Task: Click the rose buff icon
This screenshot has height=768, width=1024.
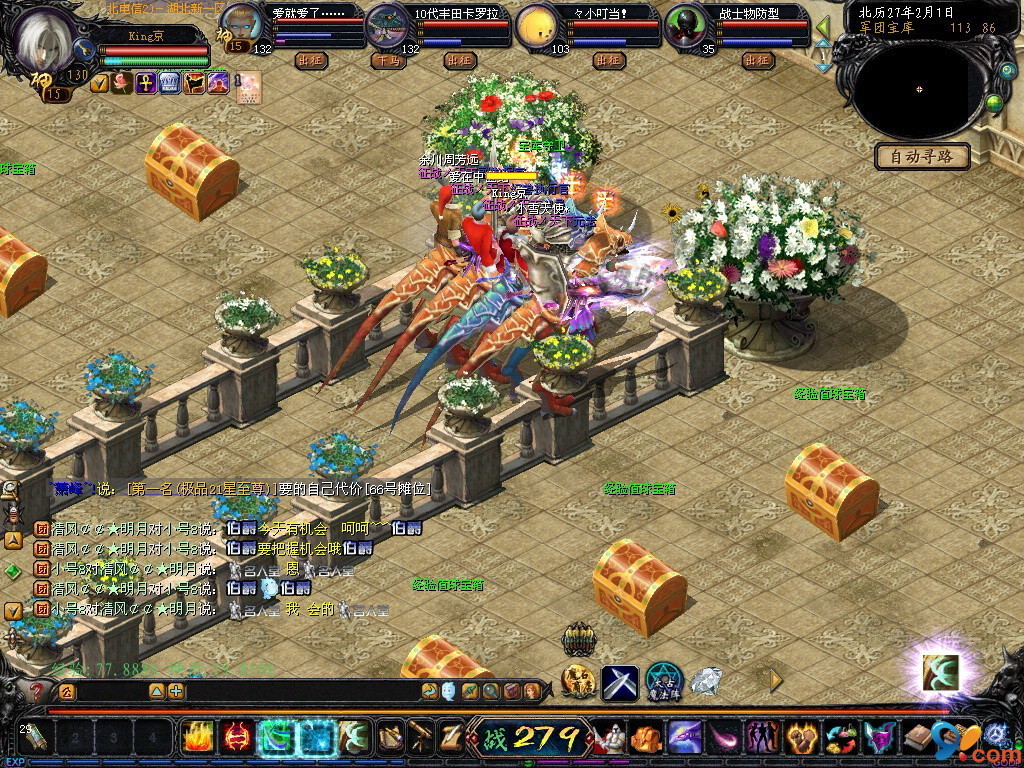Action: click(x=122, y=83)
